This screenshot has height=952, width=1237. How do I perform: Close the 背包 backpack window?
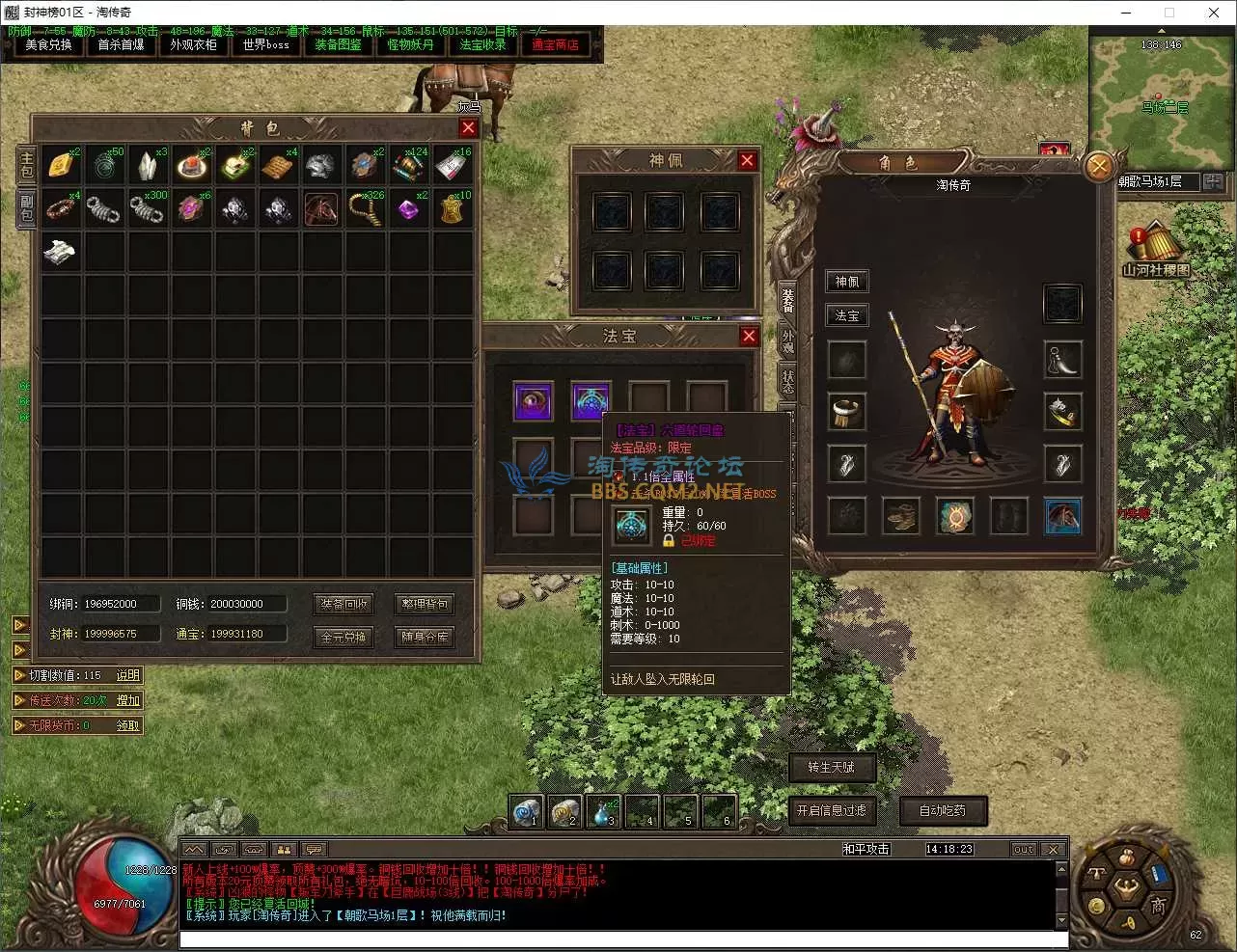point(468,127)
